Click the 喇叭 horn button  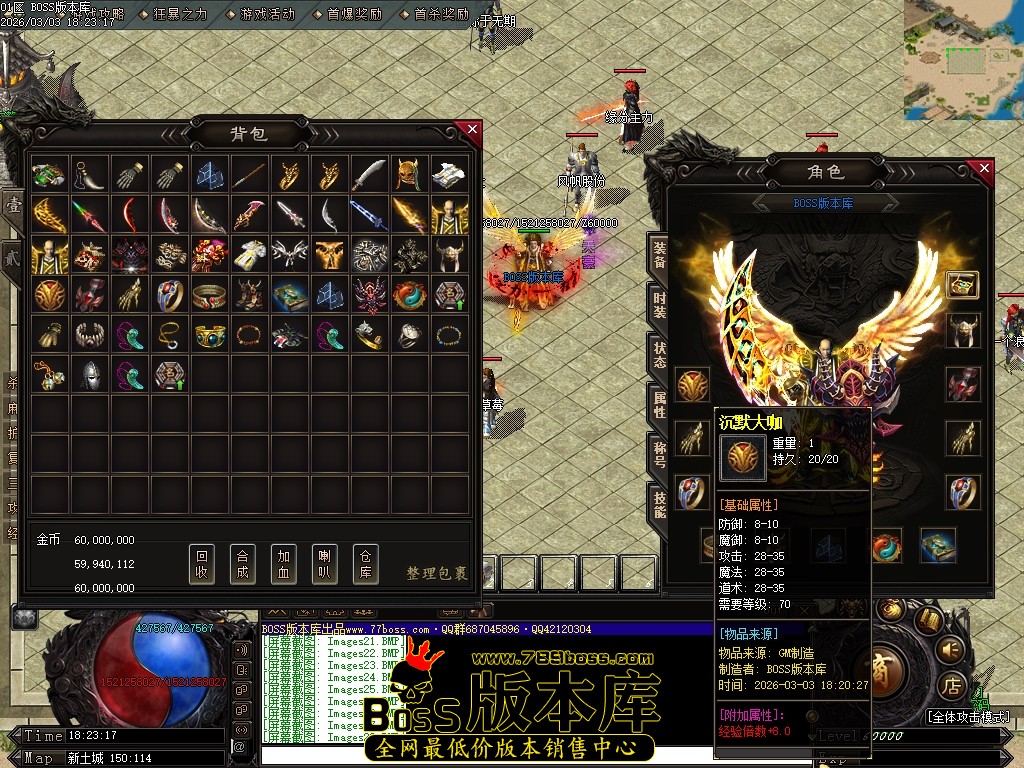point(325,565)
